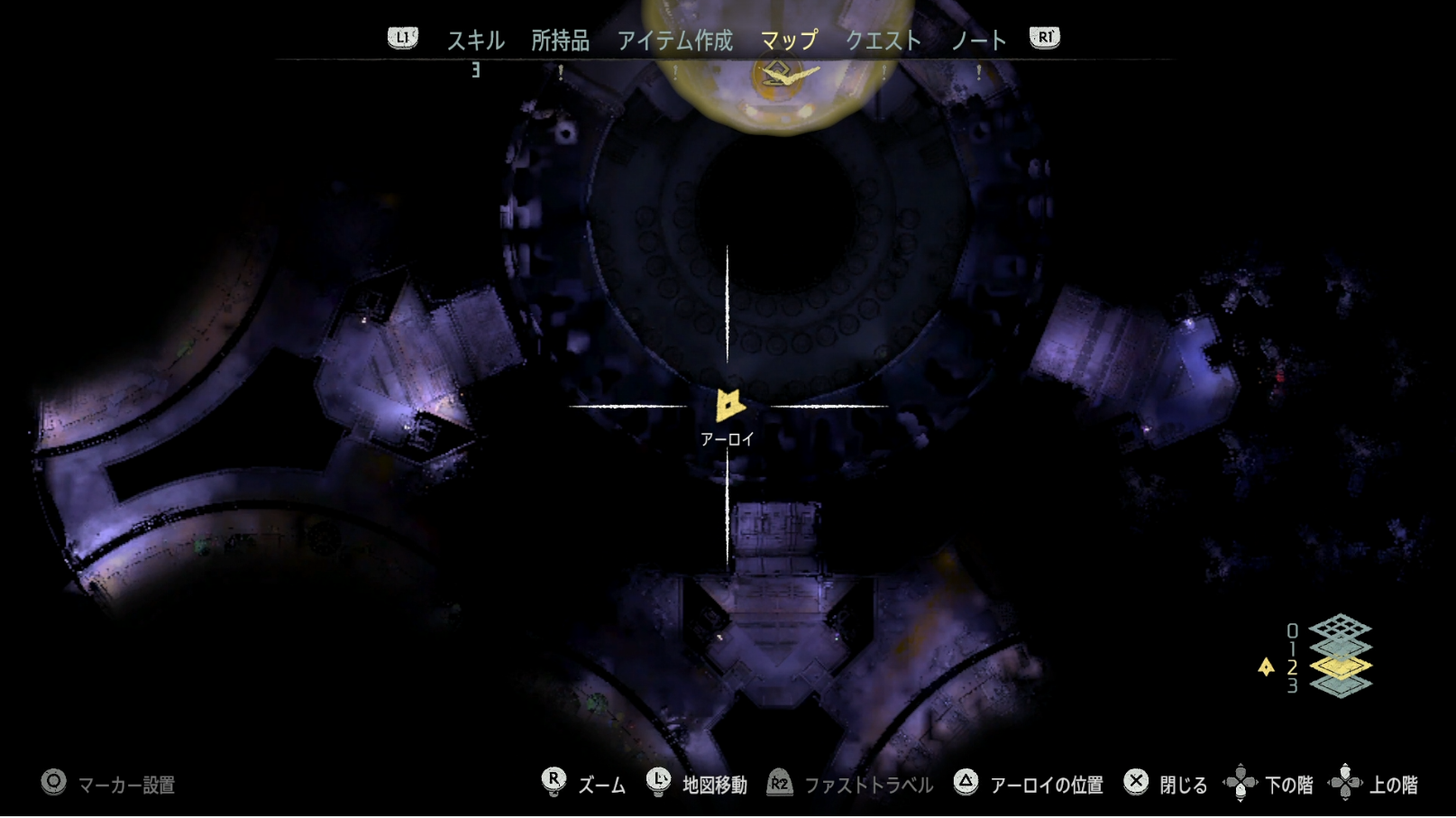Click the L-stick 地図移動 icon

[x=659, y=784]
